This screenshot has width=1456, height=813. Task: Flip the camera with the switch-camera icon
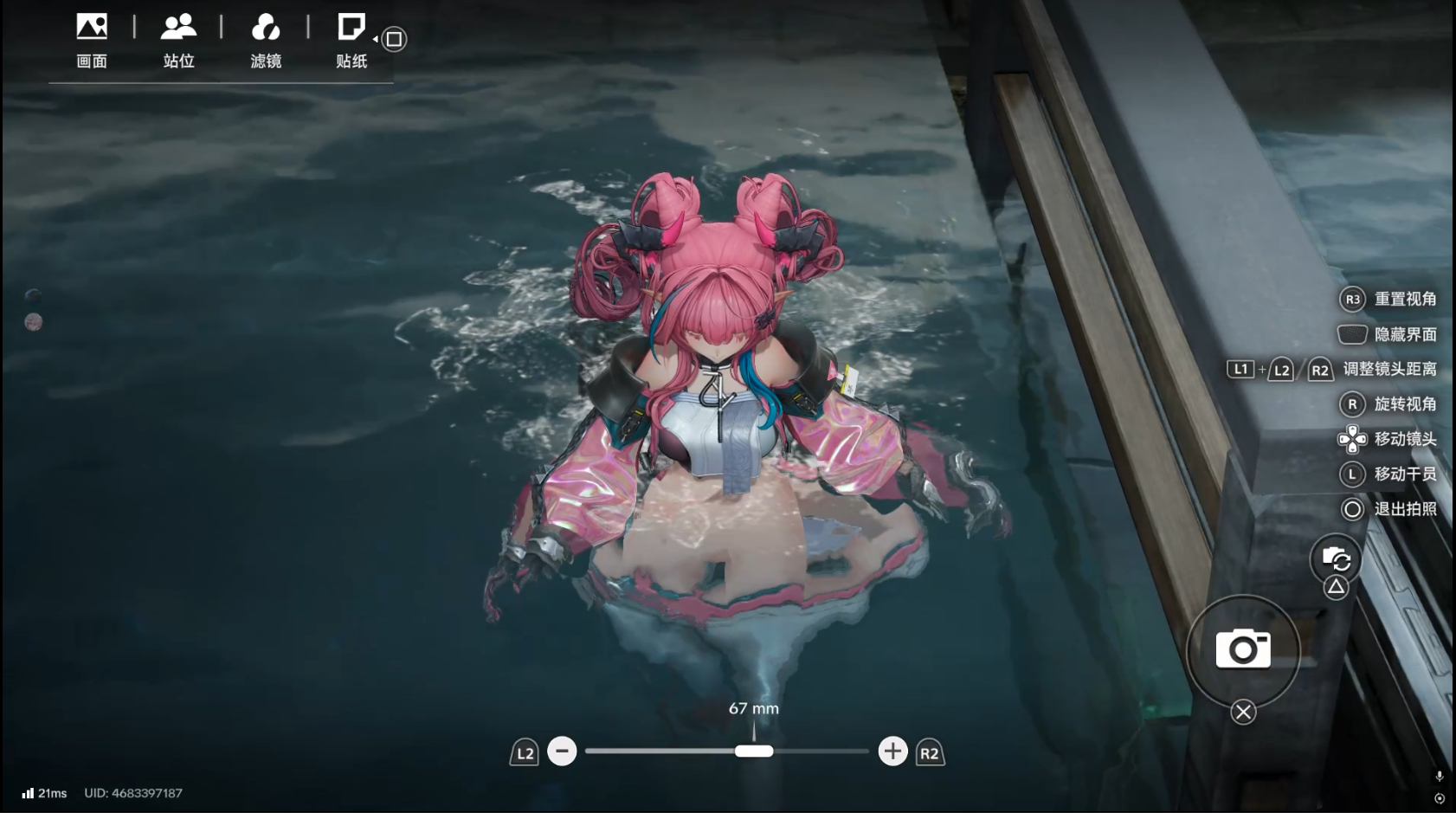point(1336,559)
